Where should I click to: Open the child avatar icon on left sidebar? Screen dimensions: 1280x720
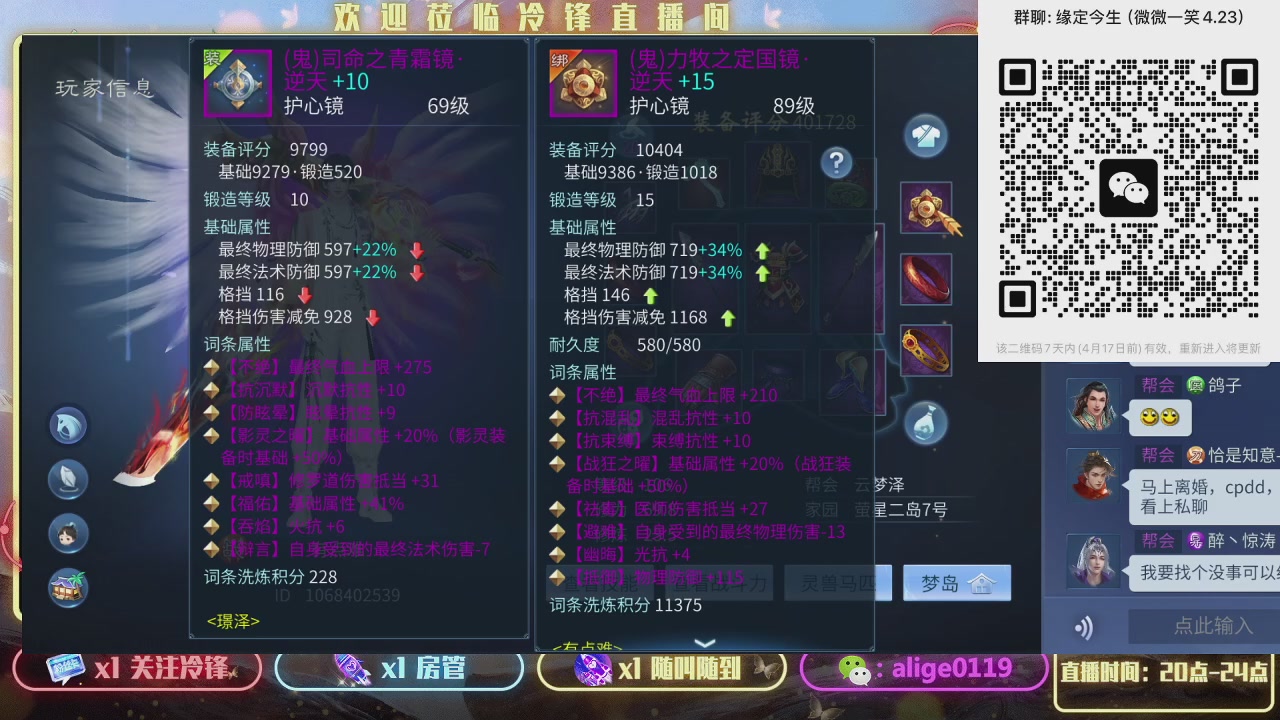pyautogui.click(x=67, y=533)
